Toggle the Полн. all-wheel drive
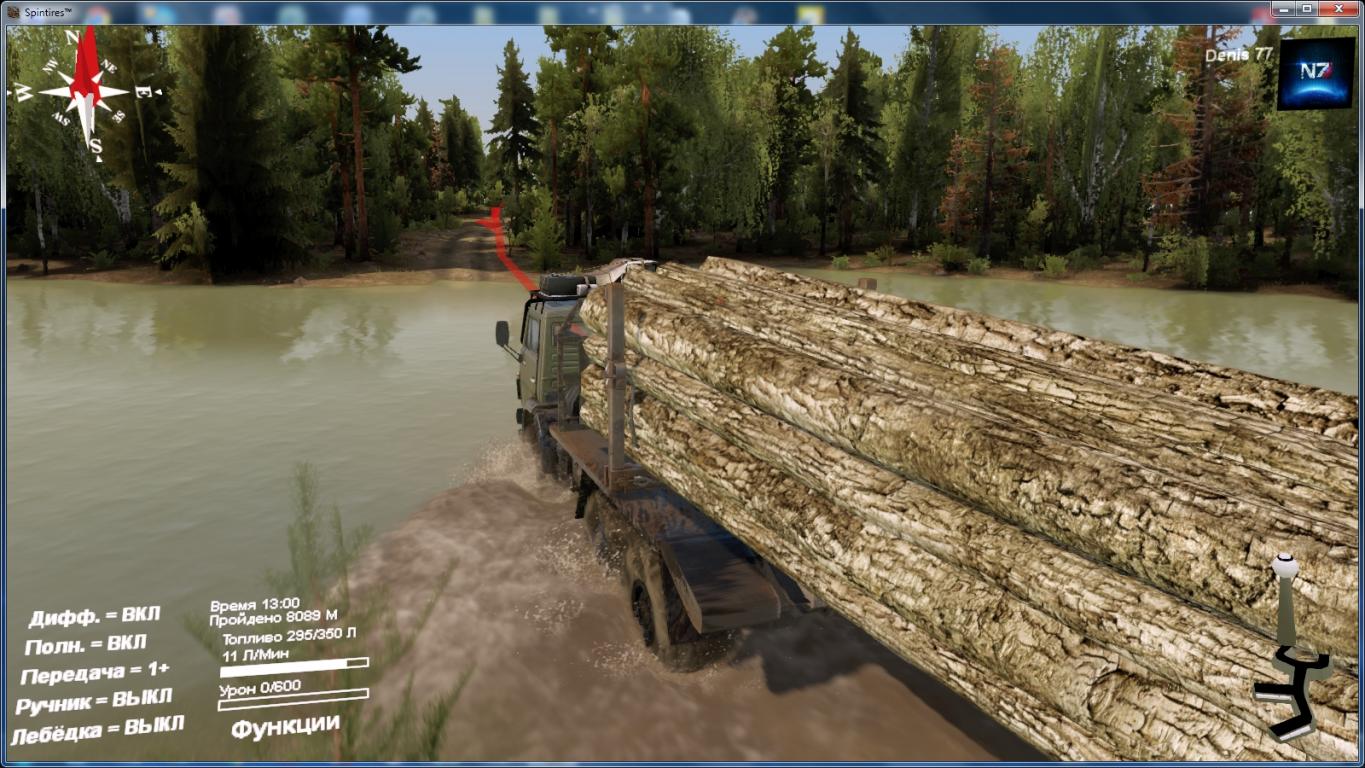Viewport: 1365px width, 768px height. click(86, 644)
